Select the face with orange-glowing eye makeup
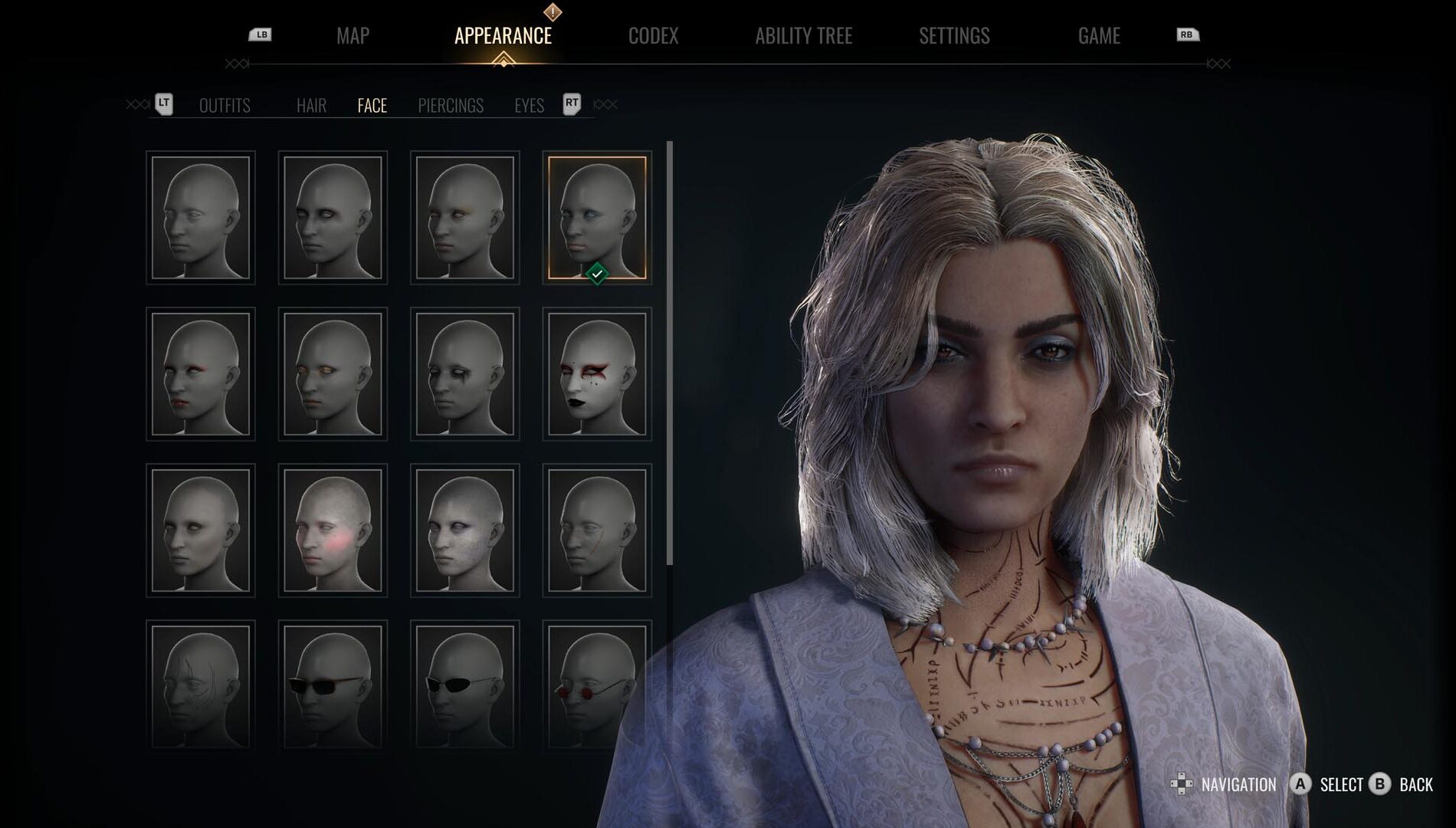Viewport: 1456px width, 828px height. (333, 374)
